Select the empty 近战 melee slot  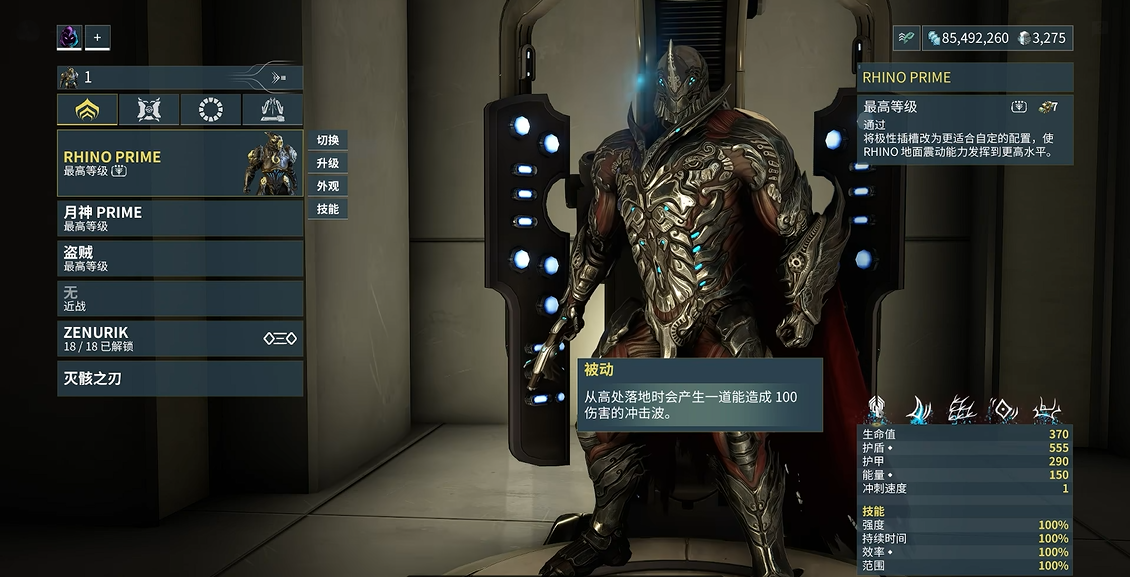pos(180,298)
